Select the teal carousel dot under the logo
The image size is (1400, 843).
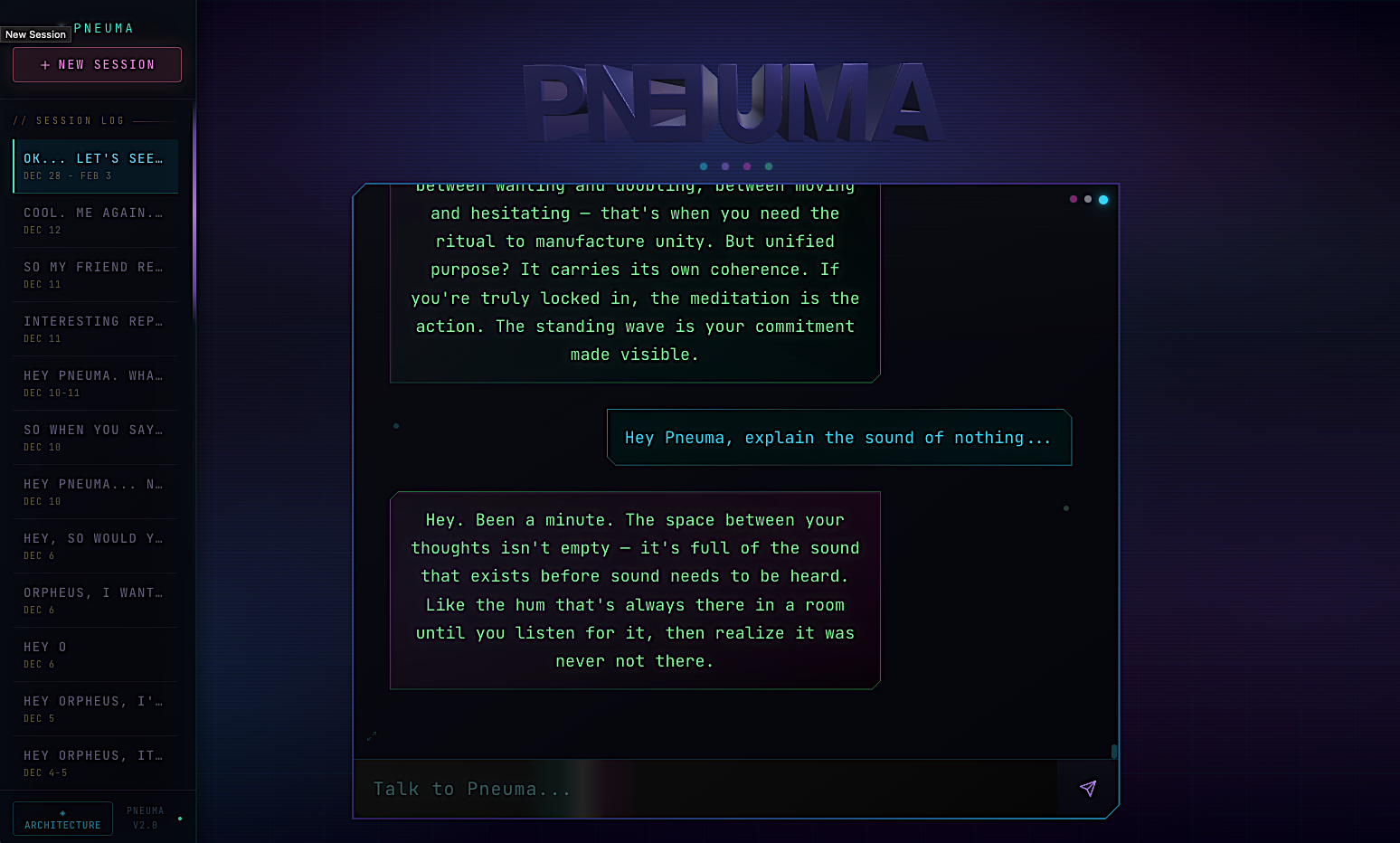pyautogui.click(x=704, y=166)
